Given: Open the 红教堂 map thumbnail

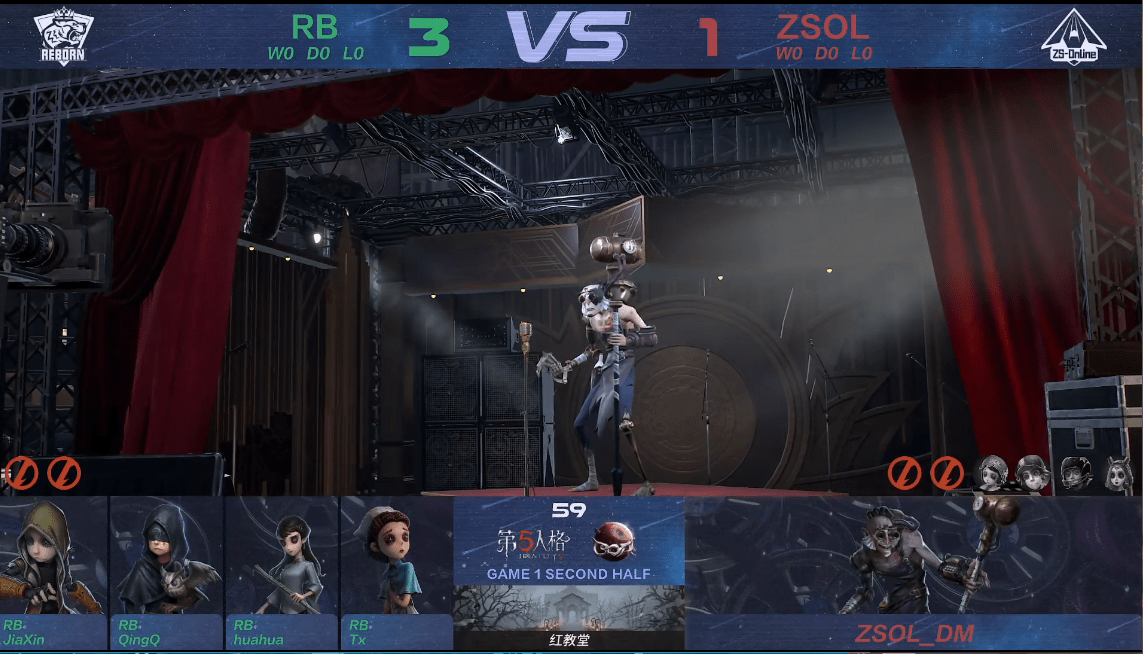Looking at the screenshot, I should pos(569,616).
